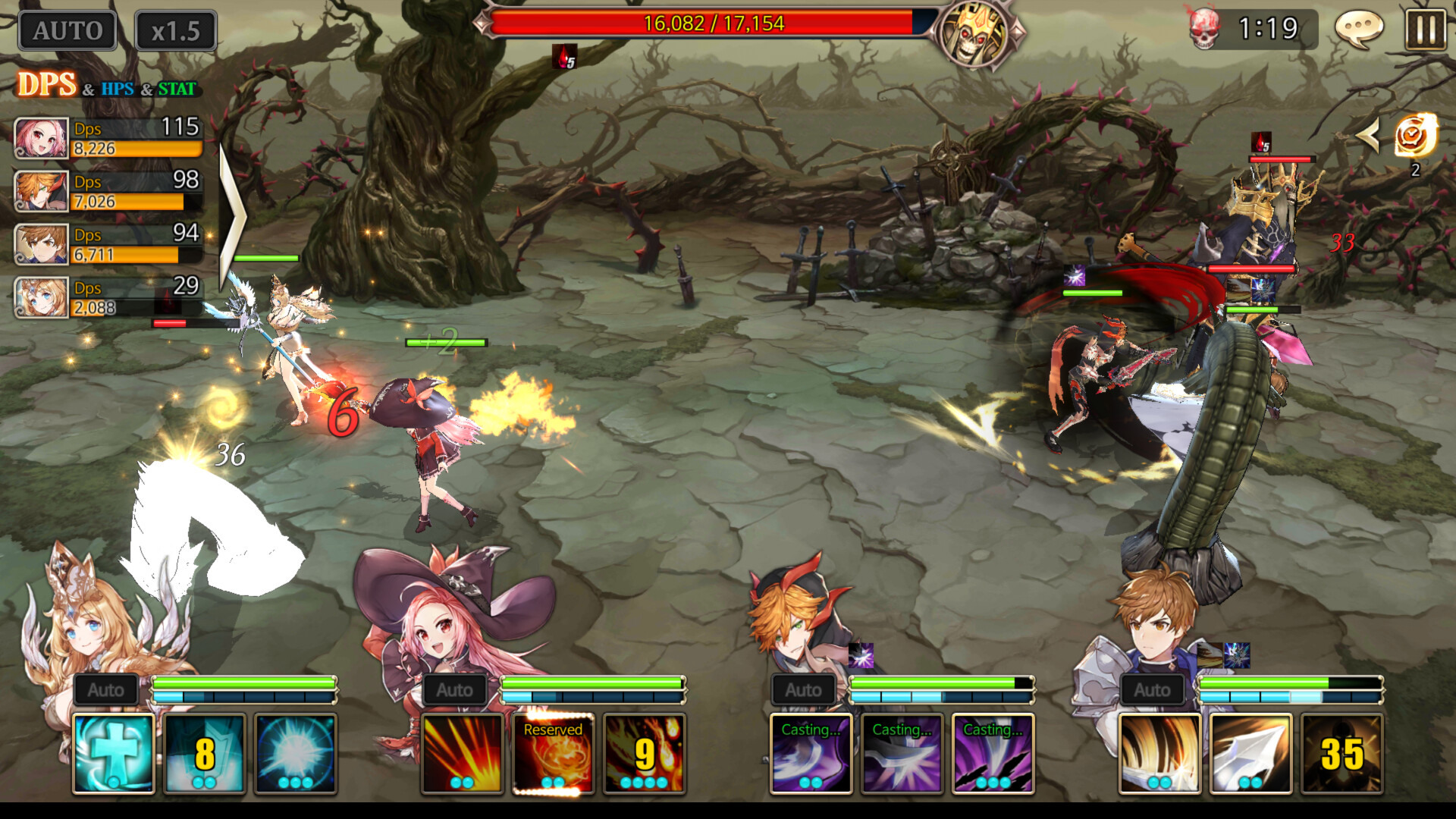
Task: Use the Reserved fireball skill
Action: click(x=552, y=753)
